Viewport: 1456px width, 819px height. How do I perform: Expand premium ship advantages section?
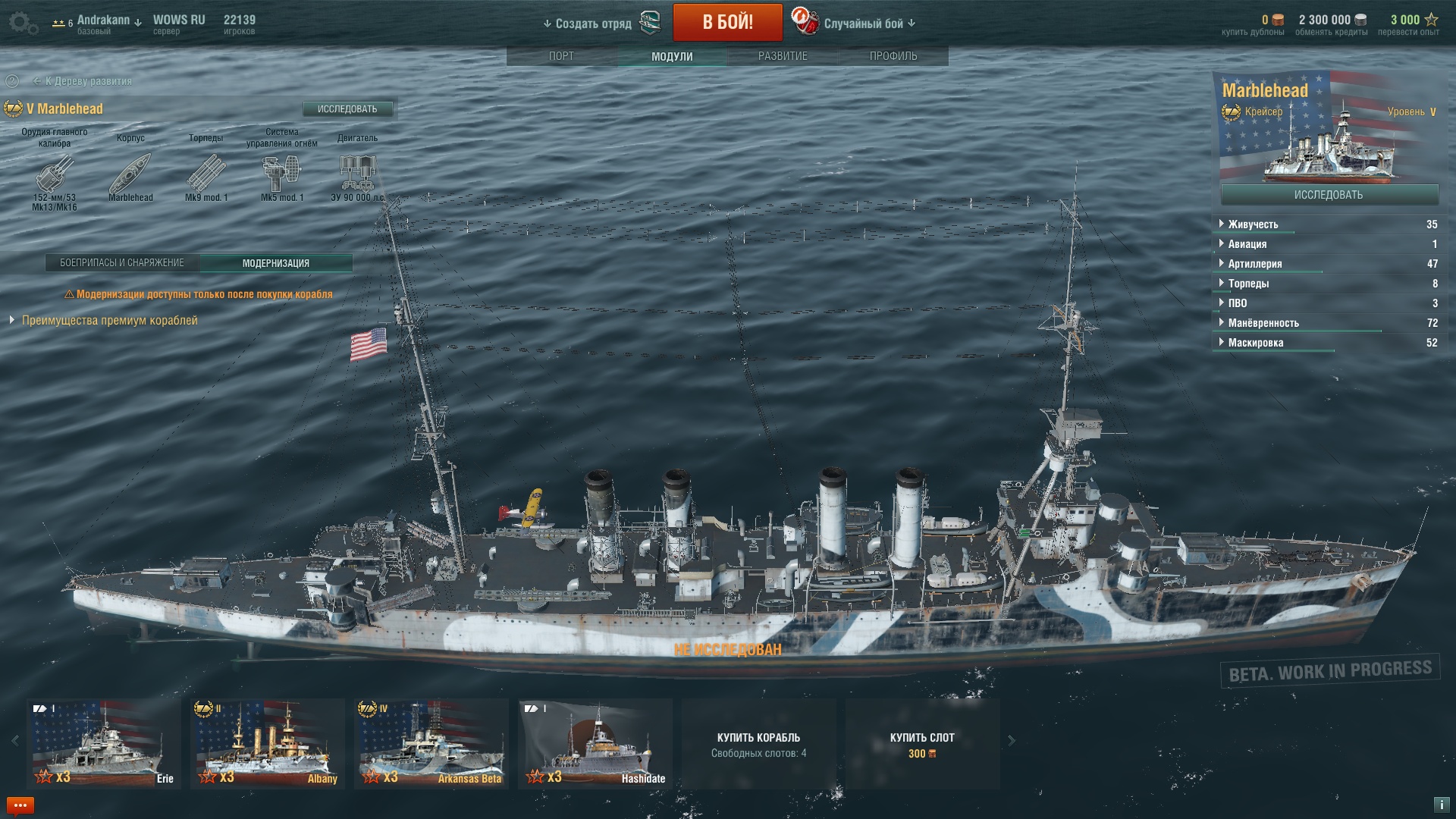pyautogui.click(x=109, y=321)
